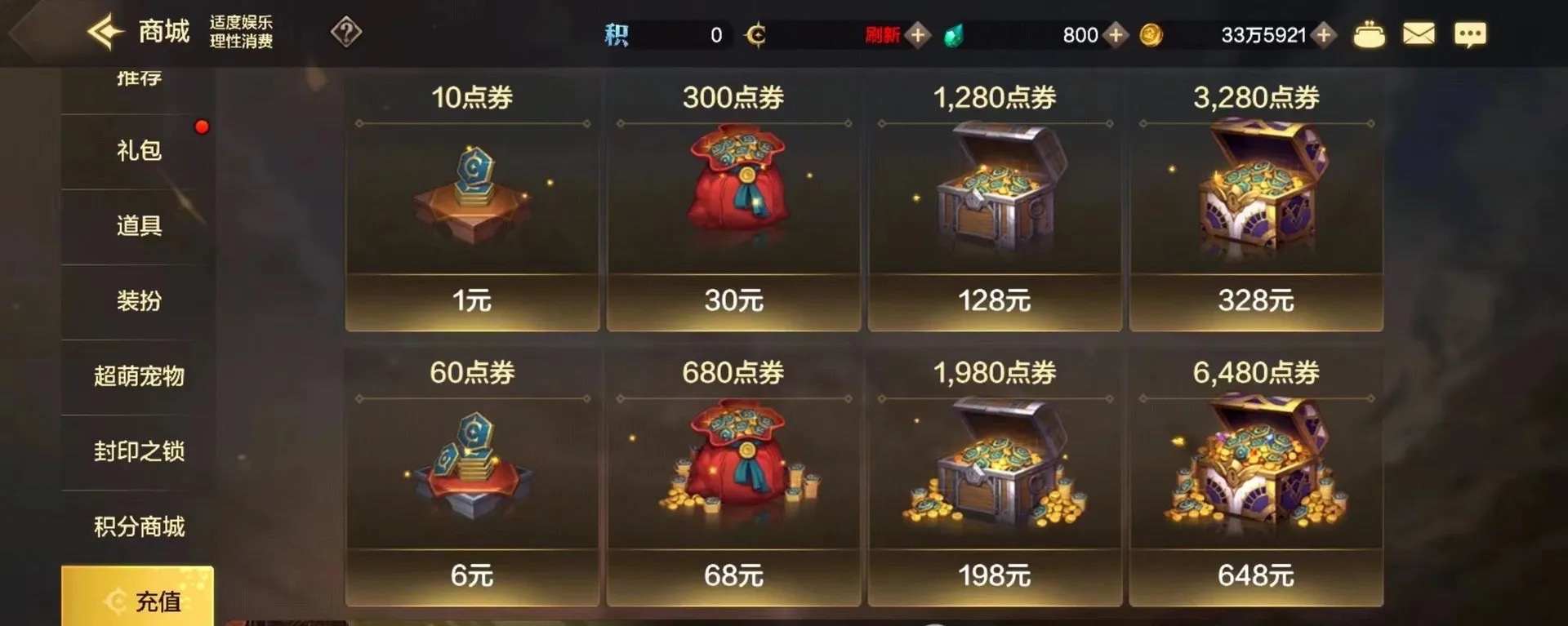Image resolution: width=1568 pixels, height=626 pixels.
Task: Click the gold coin currency icon
Action: 1151,34
